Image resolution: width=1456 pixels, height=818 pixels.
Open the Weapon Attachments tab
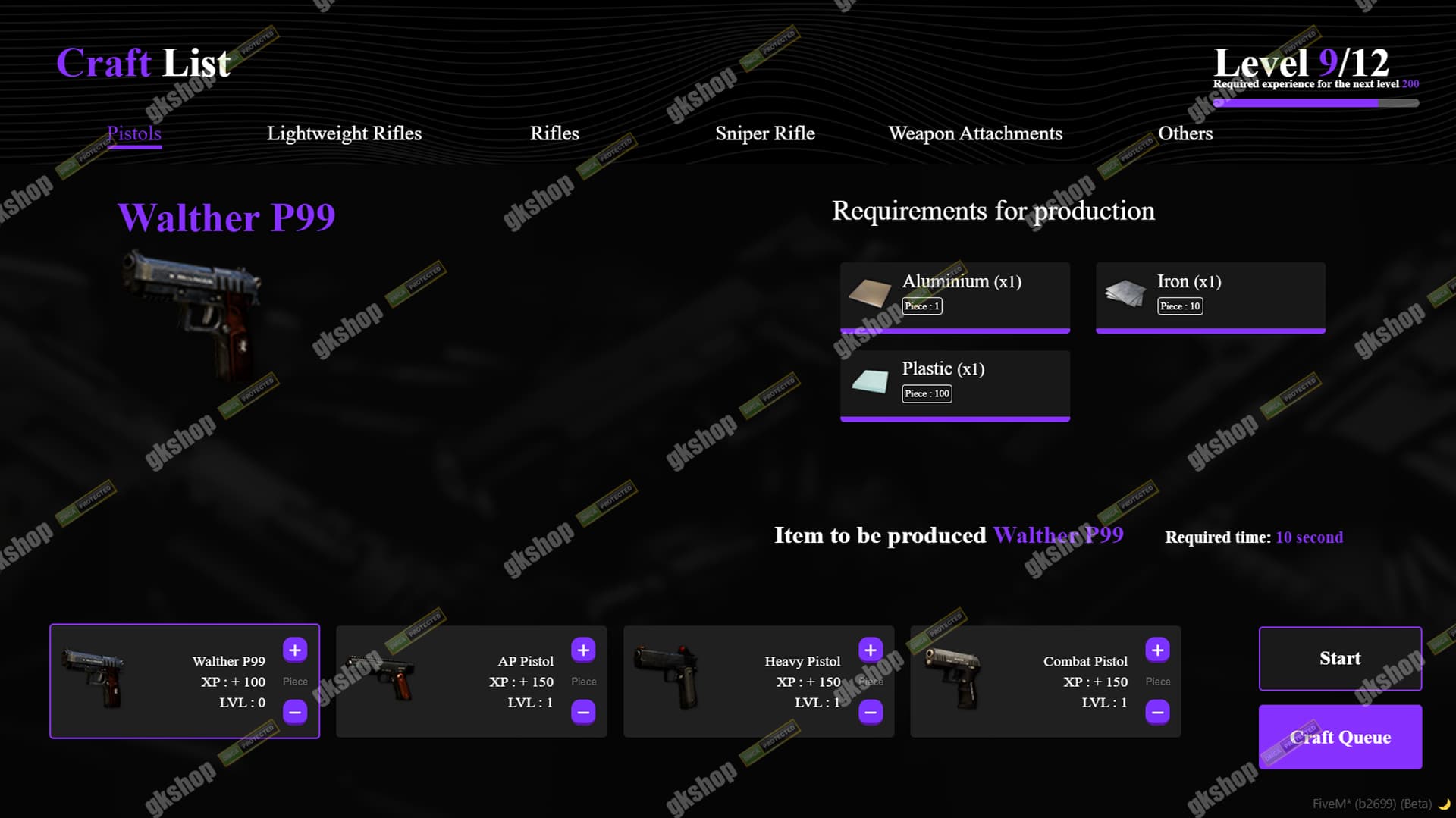pyautogui.click(x=976, y=134)
